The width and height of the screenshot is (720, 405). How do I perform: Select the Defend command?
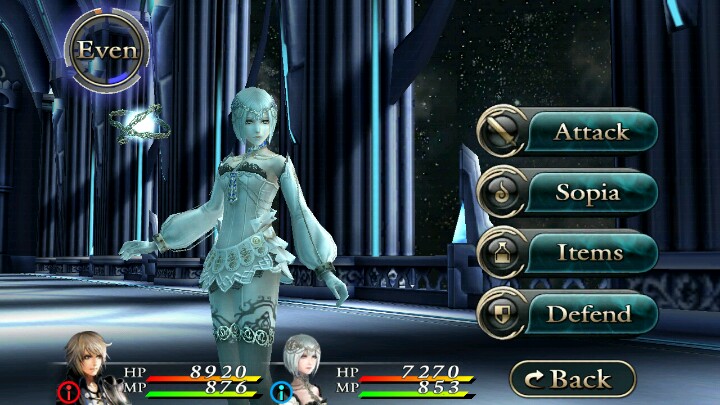point(567,314)
